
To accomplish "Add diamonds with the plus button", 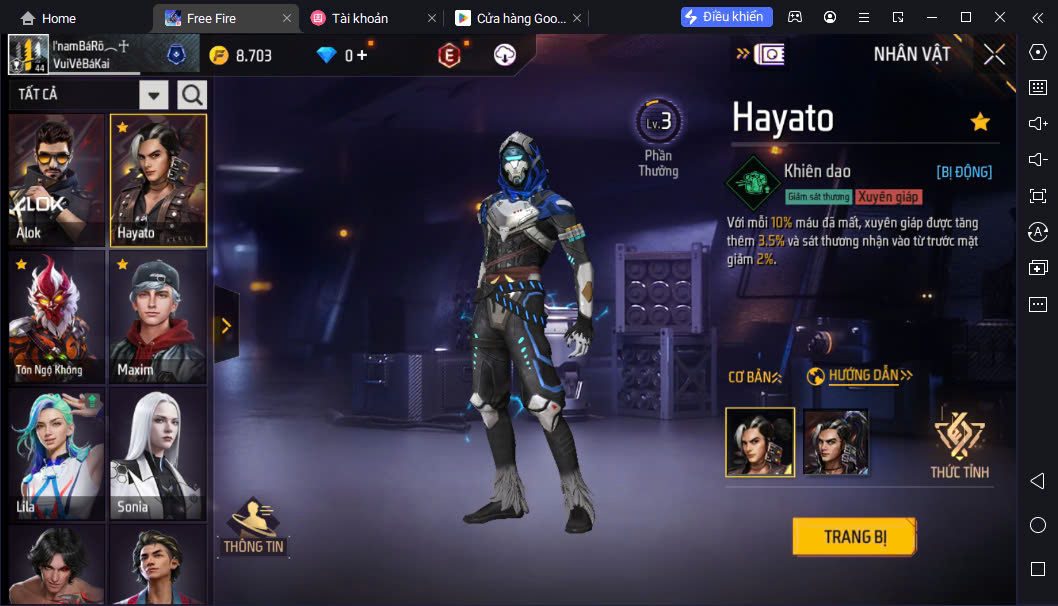I will 362,55.
